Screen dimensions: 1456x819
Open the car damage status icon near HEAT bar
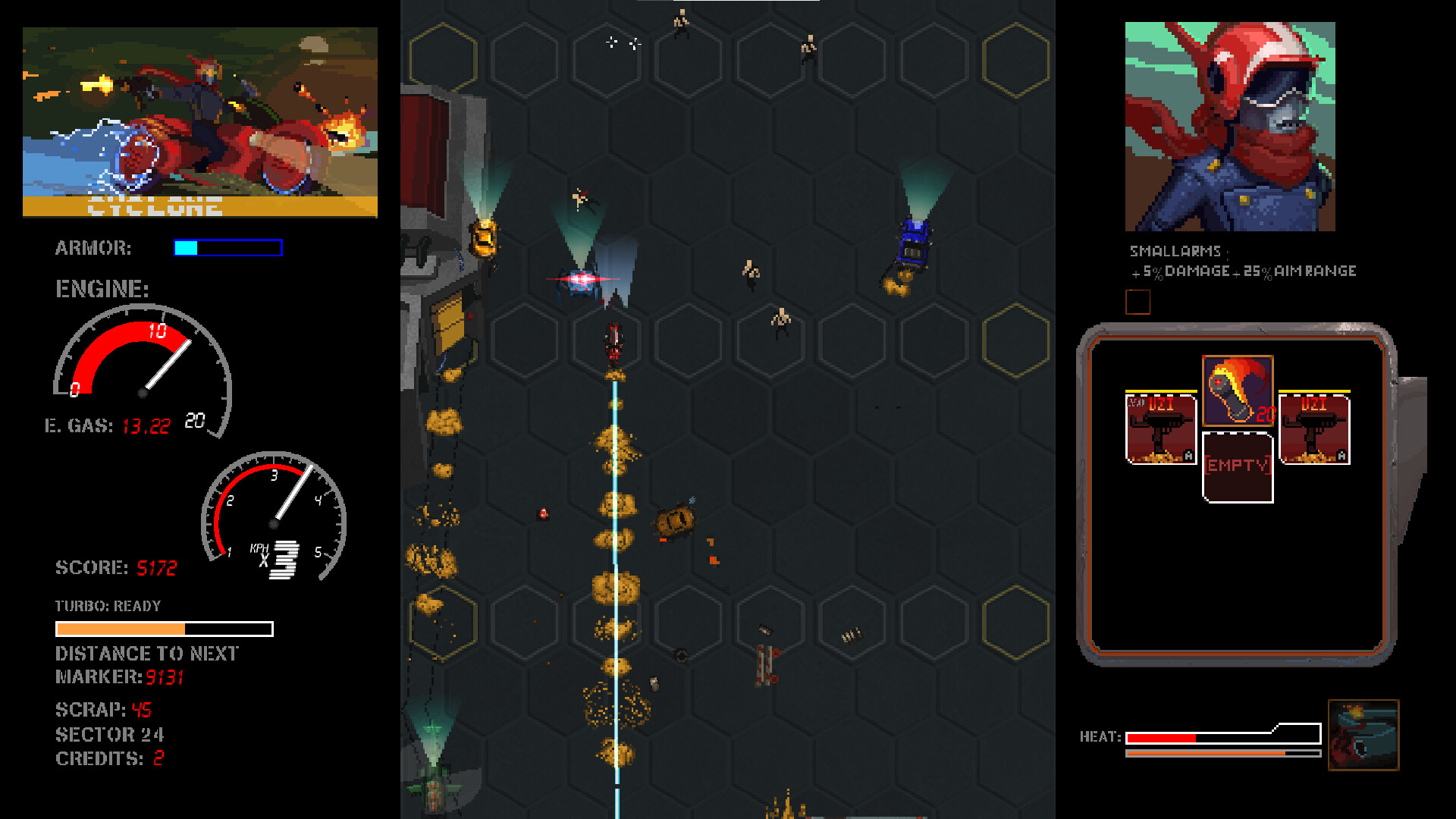[1363, 734]
